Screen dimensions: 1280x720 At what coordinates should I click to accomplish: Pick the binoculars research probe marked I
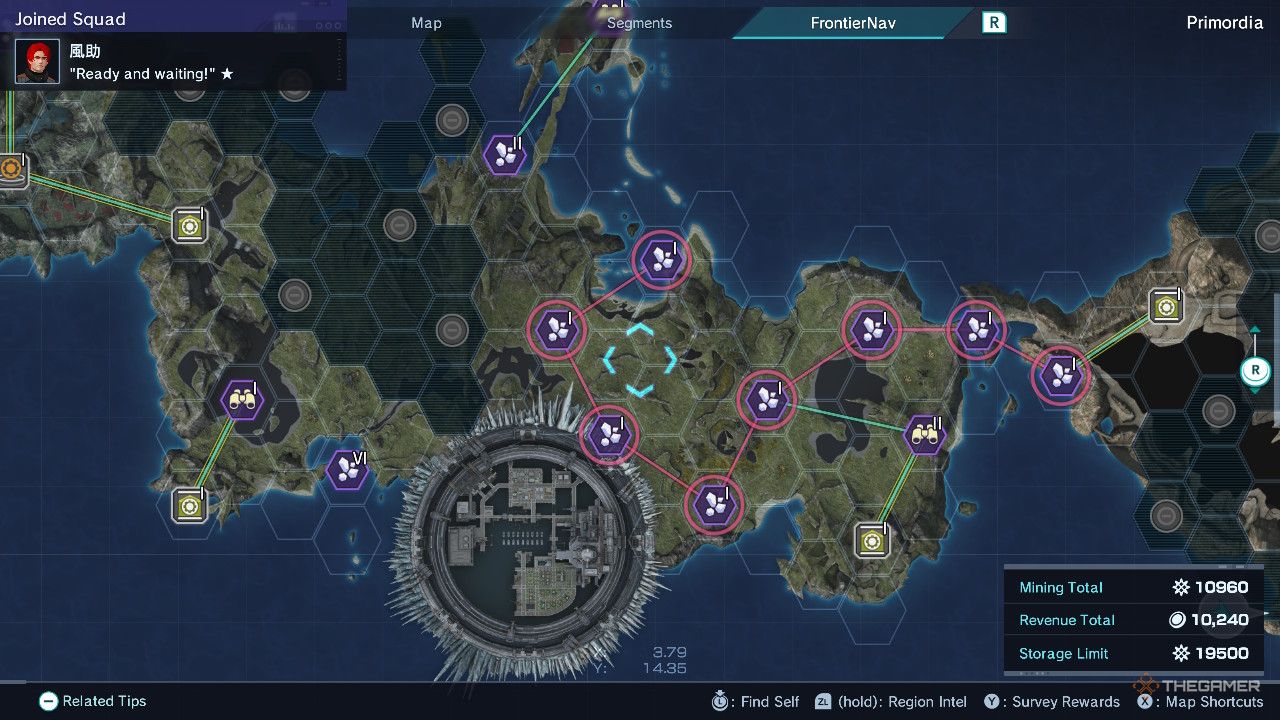[242, 400]
